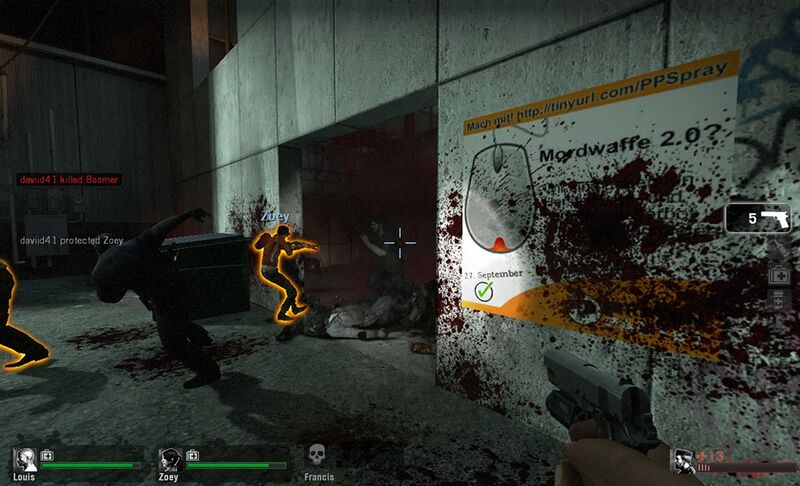800x486 pixels.
Task: Click the medkit icon beside Zoey's portrait
Action: pos(192,455)
